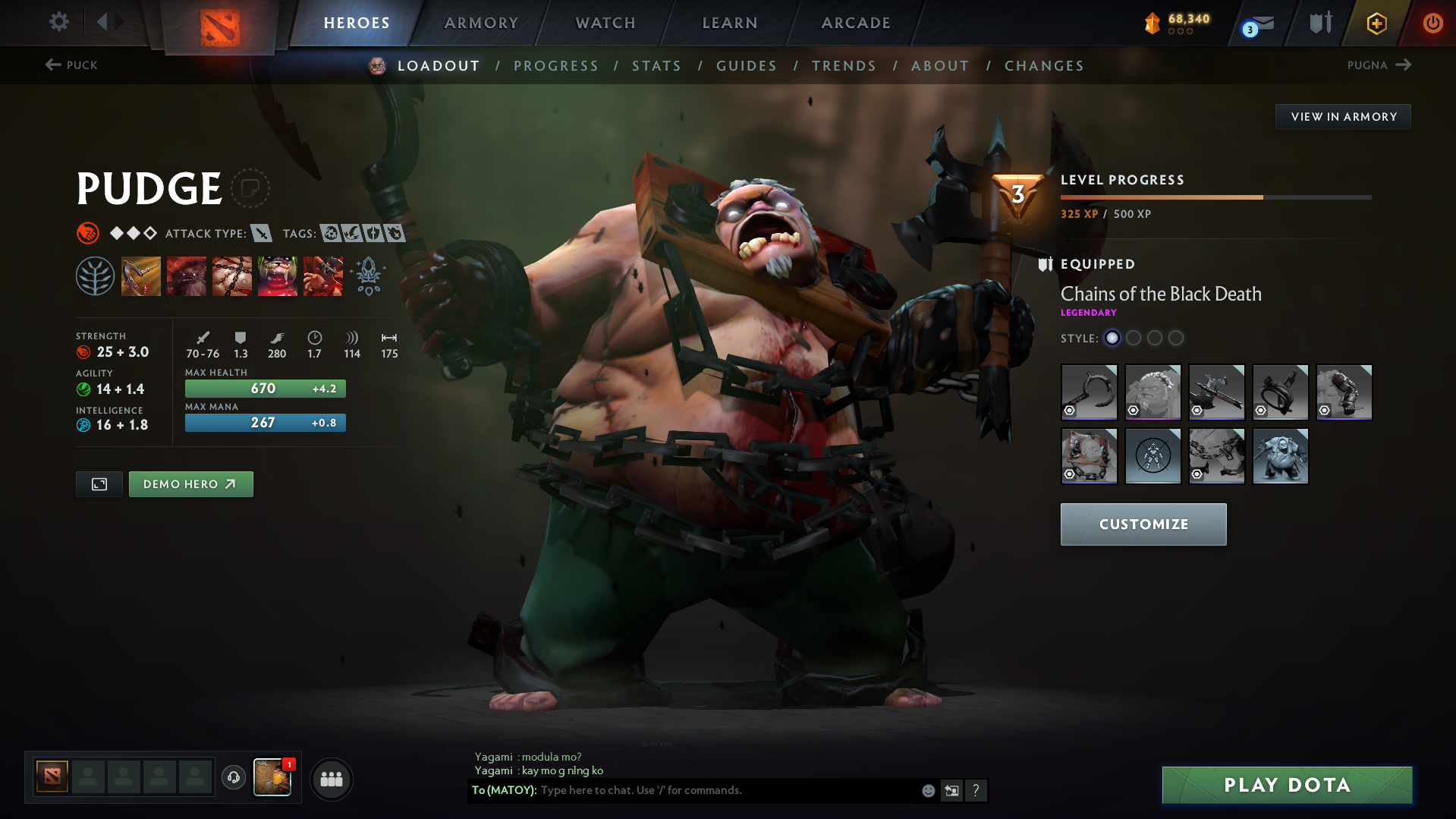1456x819 pixels.
Task: Go back to Puck's page
Action: [x=72, y=65]
